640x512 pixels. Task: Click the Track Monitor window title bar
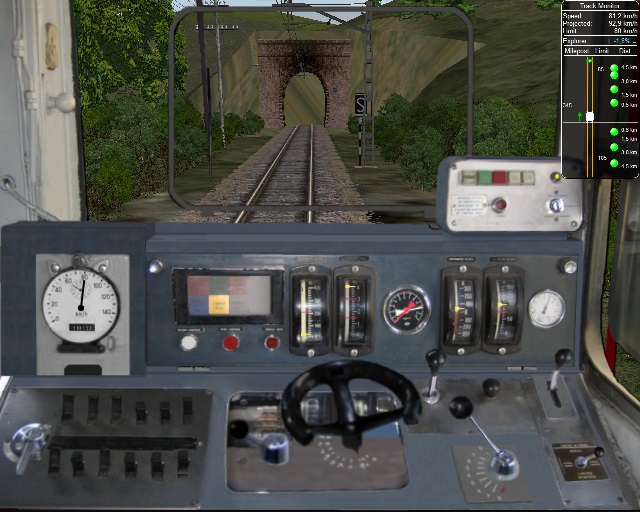click(600, 5)
